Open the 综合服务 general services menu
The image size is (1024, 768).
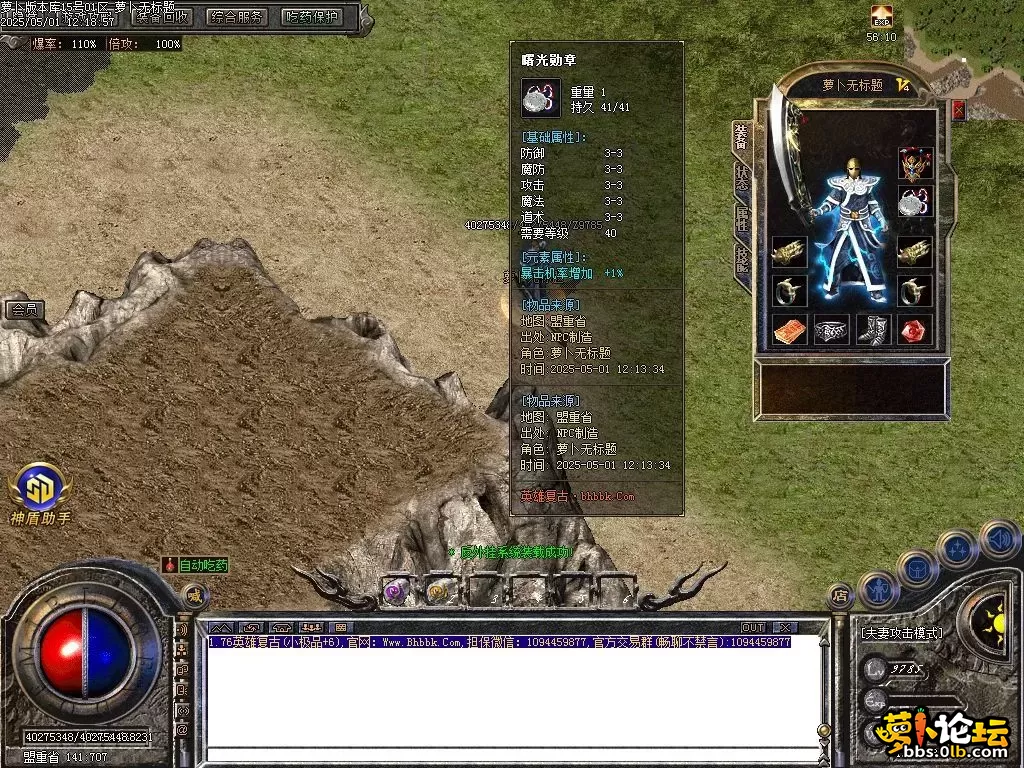click(237, 17)
